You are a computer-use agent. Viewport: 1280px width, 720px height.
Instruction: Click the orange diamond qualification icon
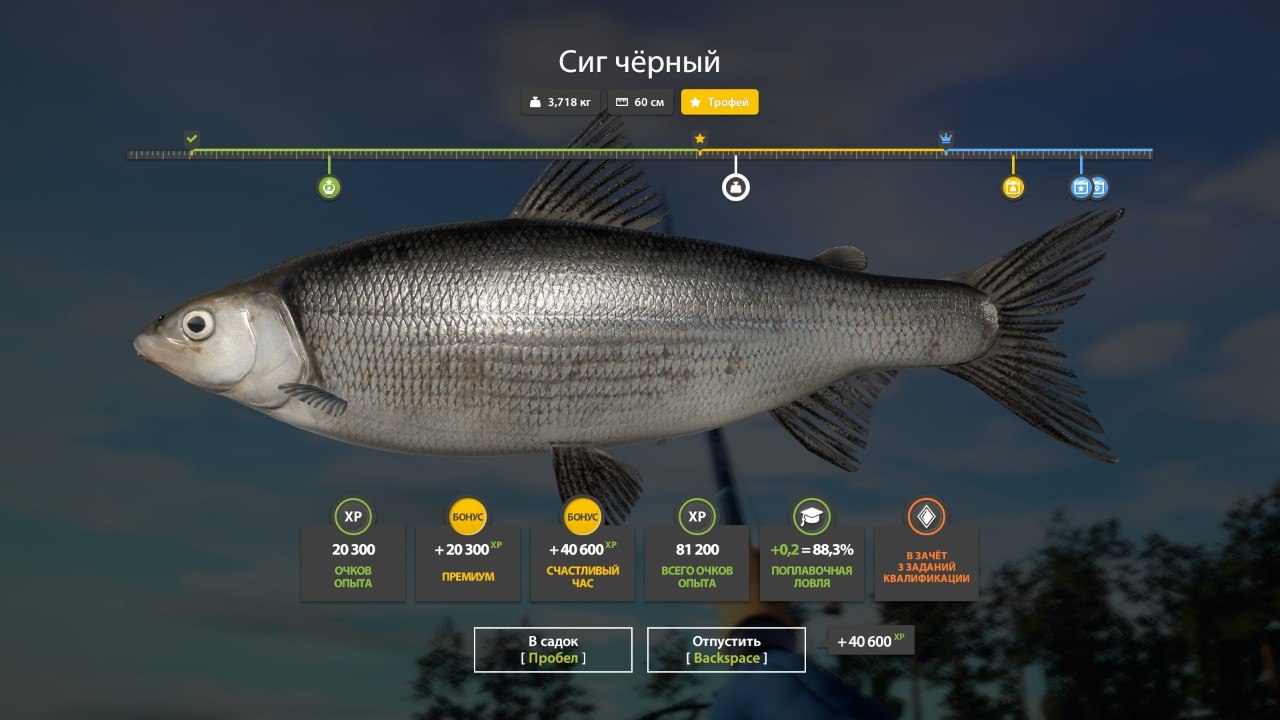pyautogui.click(x=927, y=518)
